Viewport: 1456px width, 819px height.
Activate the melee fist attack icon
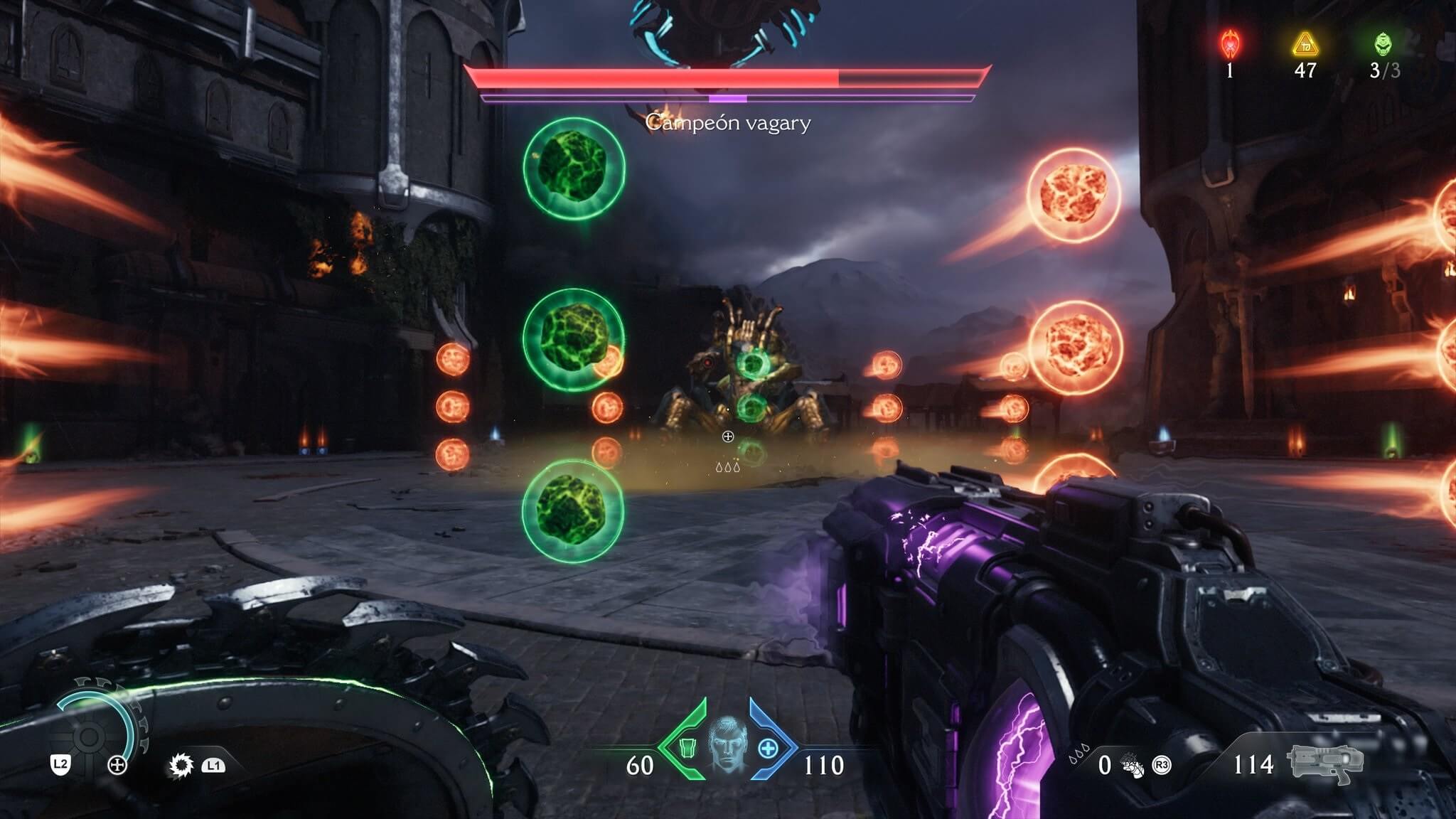click(1133, 766)
